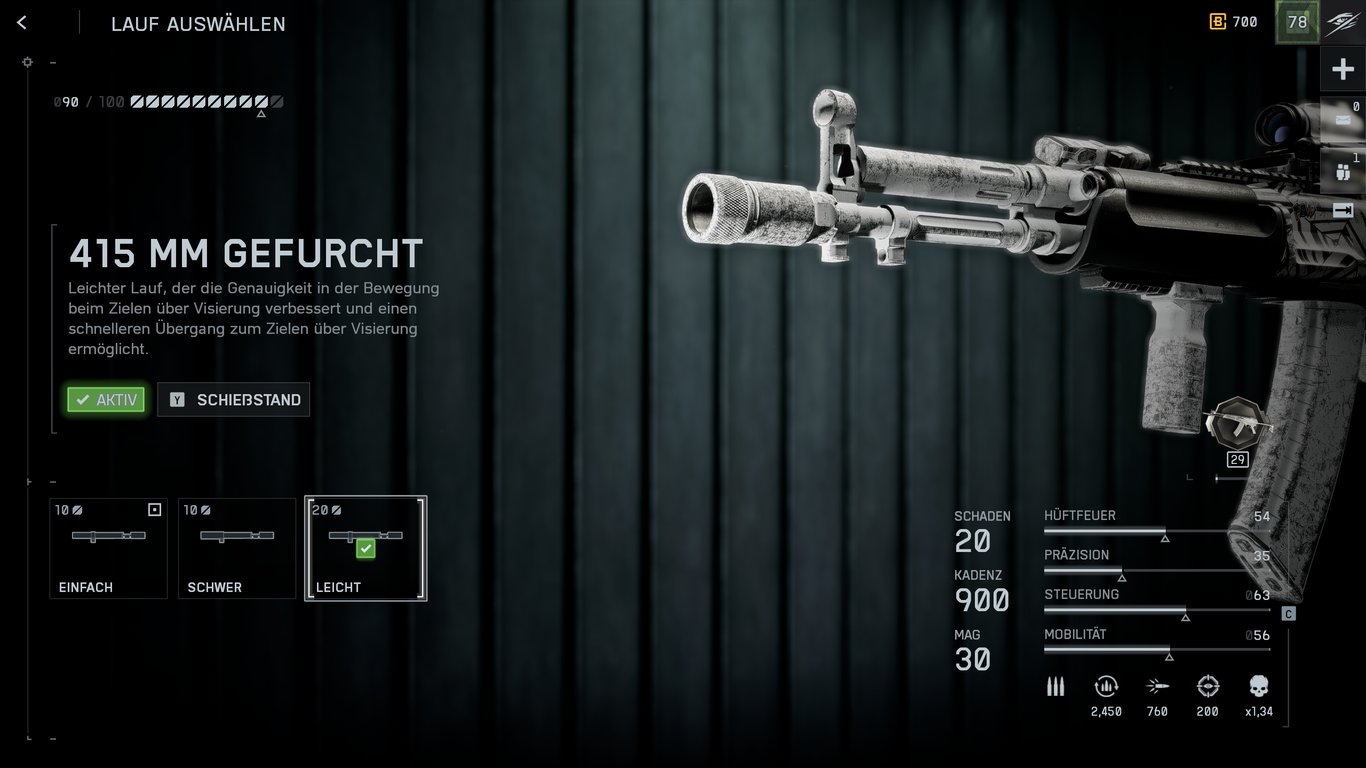Click the LAUF AUSWÄHLEN header title

click(x=197, y=24)
